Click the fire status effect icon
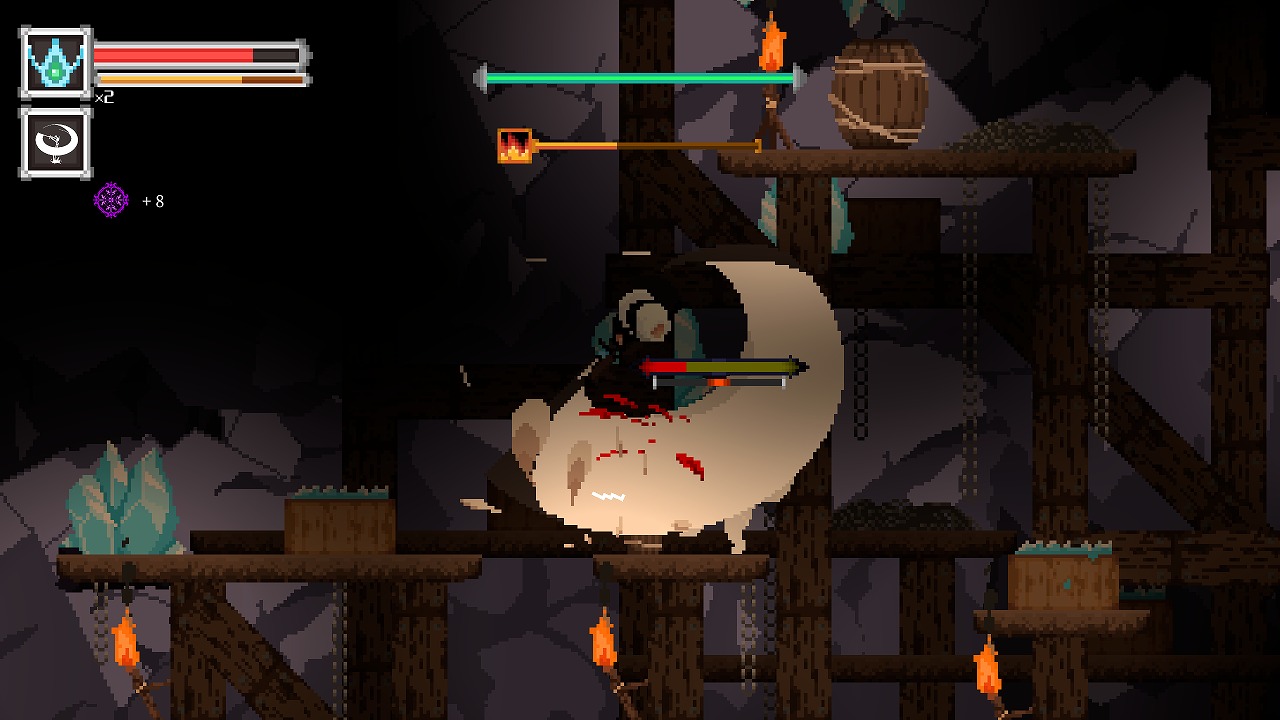The width and height of the screenshot is (1280, 720). pos(514,146)
